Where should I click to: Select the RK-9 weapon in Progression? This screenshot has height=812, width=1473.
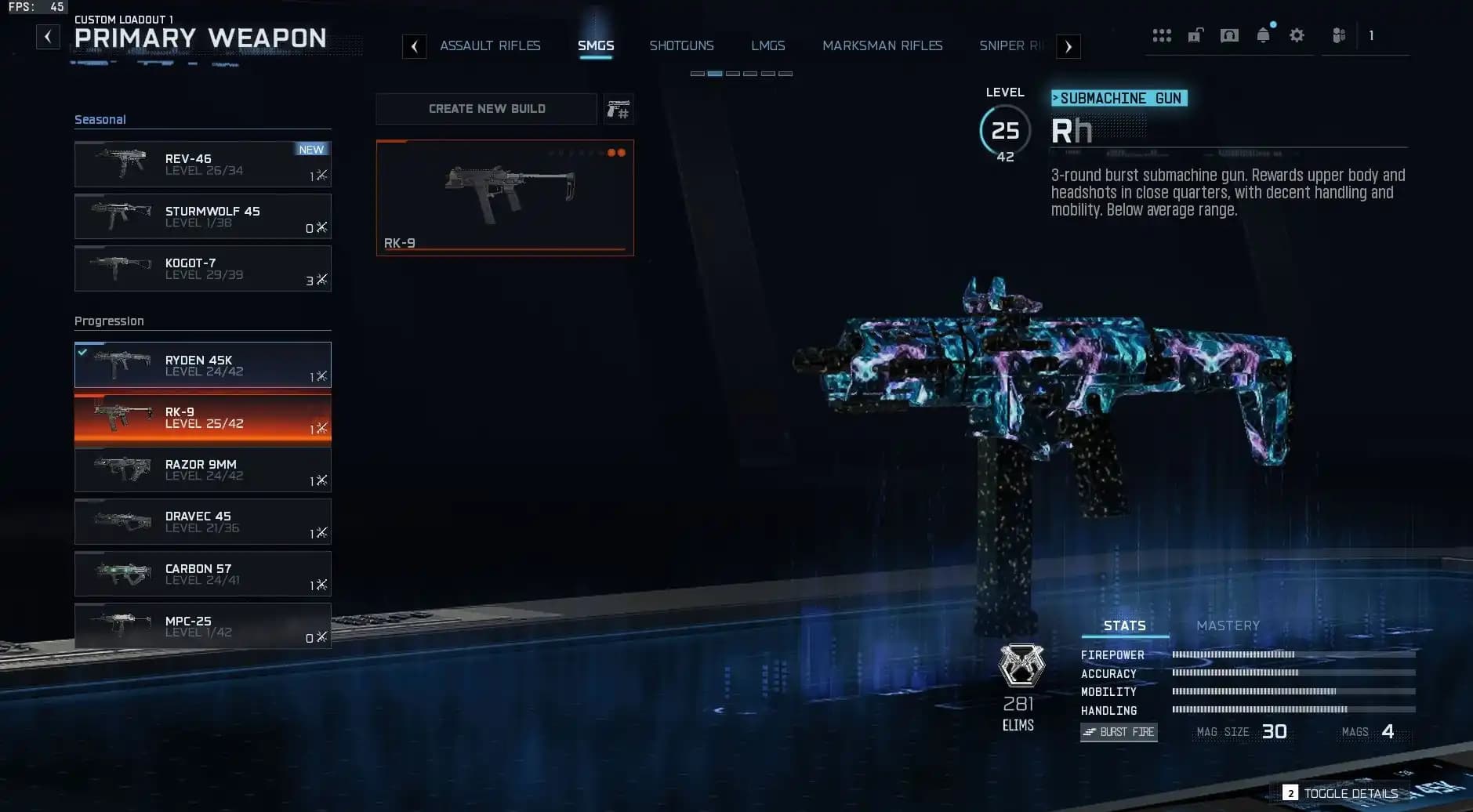203,417
